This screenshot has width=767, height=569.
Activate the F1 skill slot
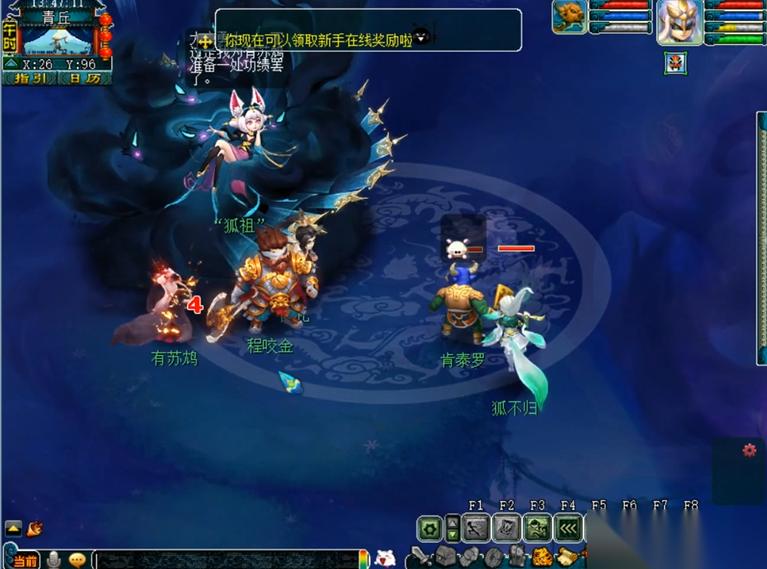[x=476, y=528]
